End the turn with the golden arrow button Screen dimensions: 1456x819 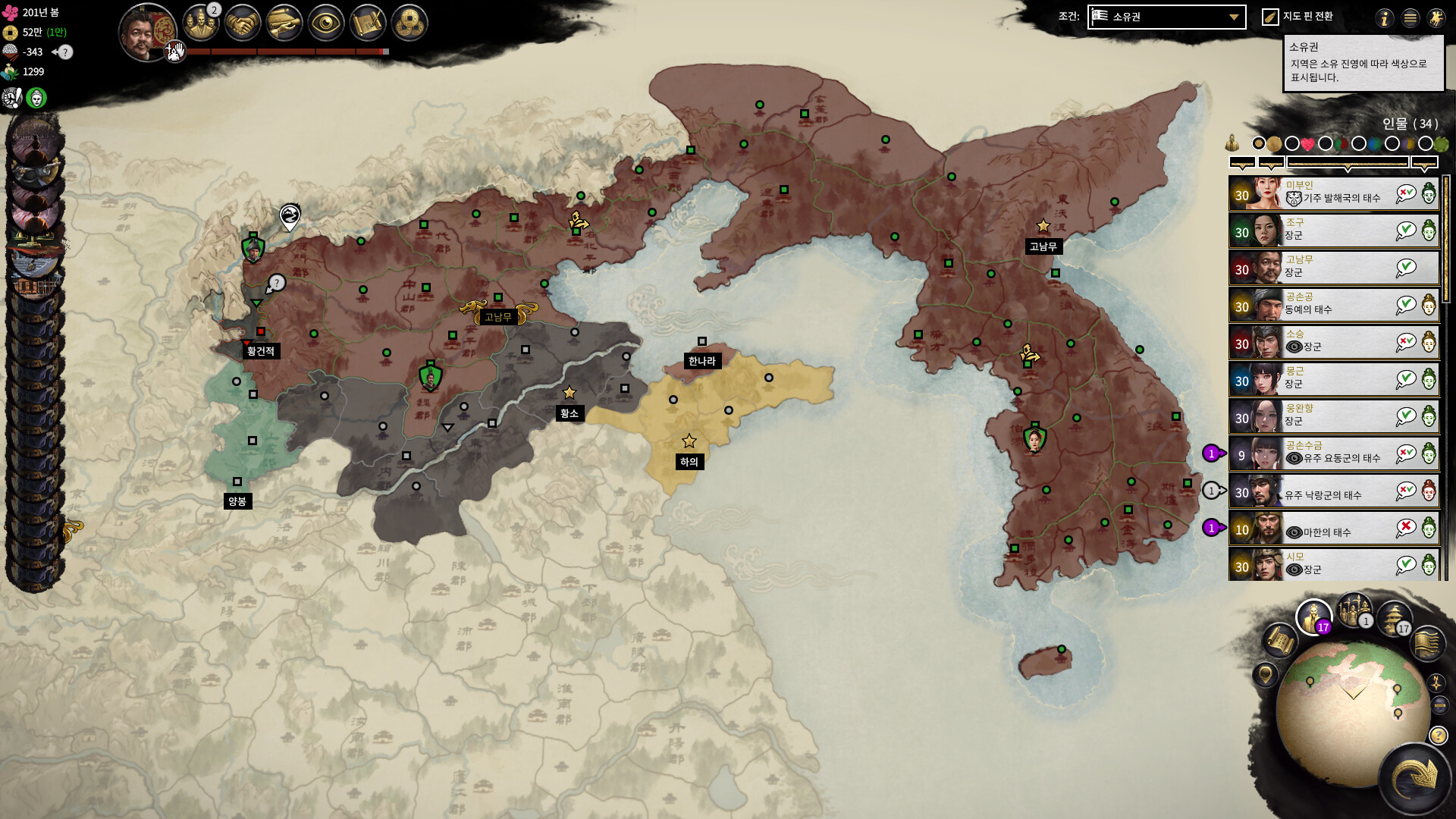1415,779
